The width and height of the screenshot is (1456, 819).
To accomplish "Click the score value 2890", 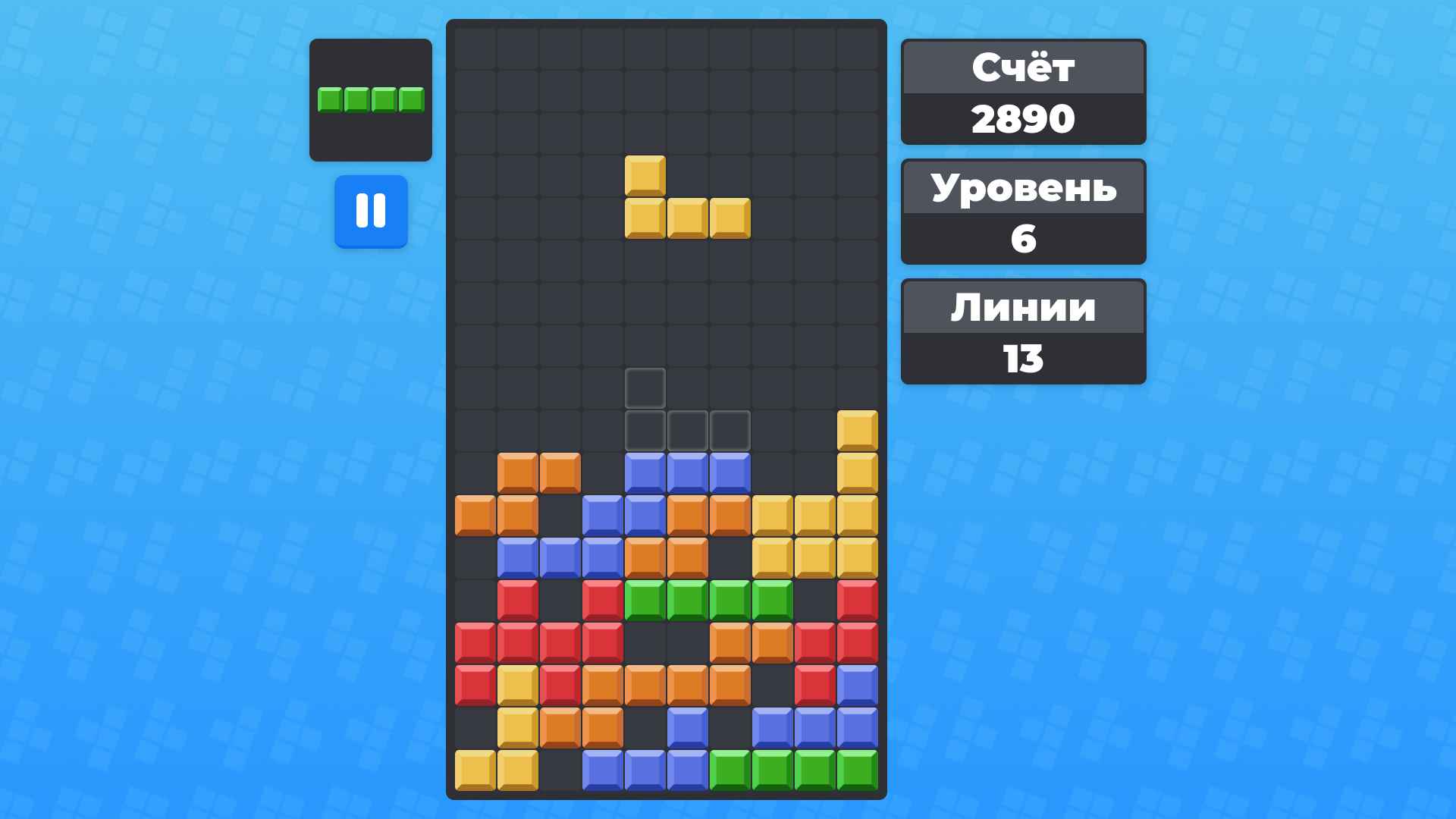I will [x=1023, y=118].
